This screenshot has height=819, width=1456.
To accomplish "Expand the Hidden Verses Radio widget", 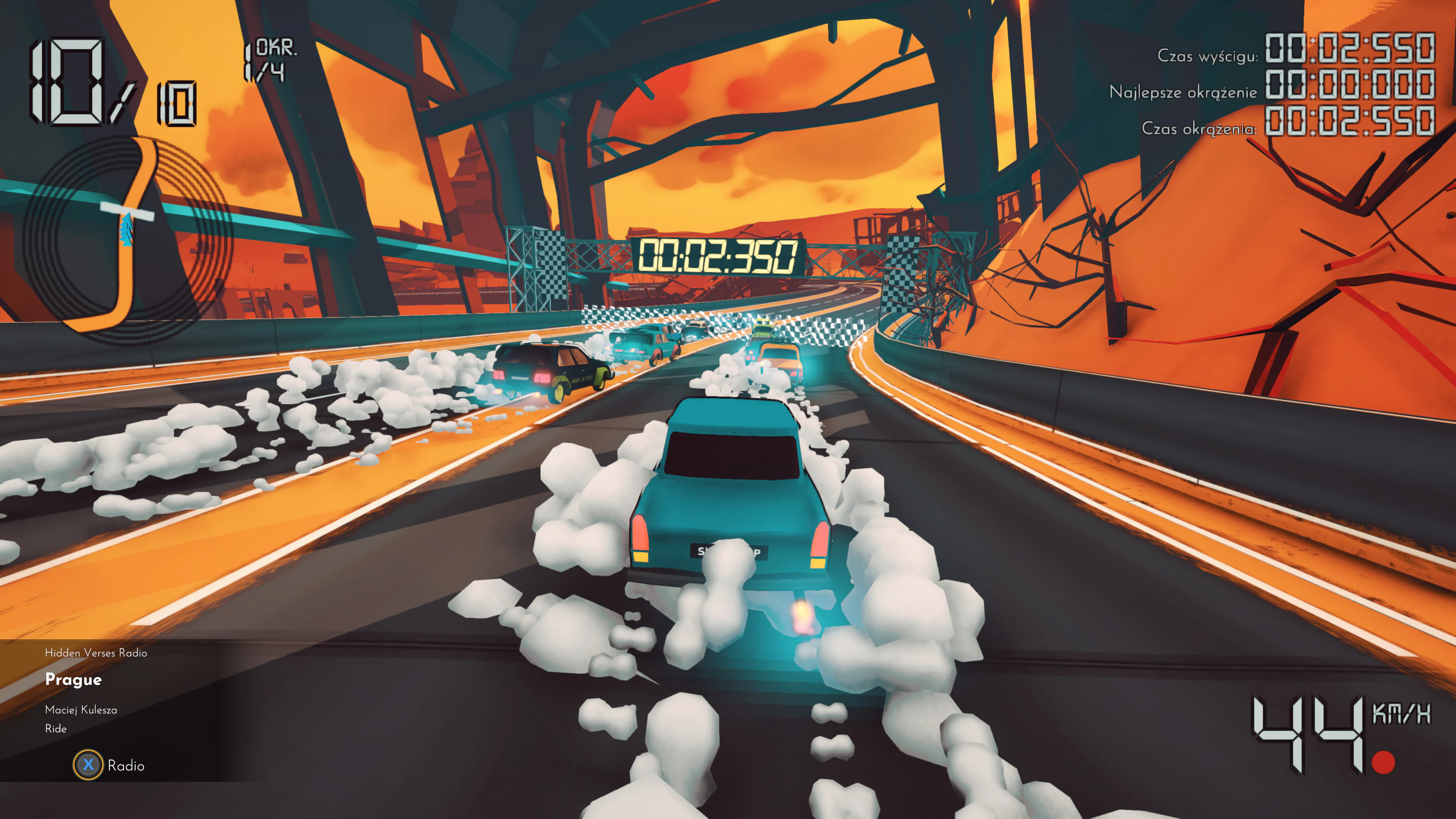I will [x=96, y=653].
